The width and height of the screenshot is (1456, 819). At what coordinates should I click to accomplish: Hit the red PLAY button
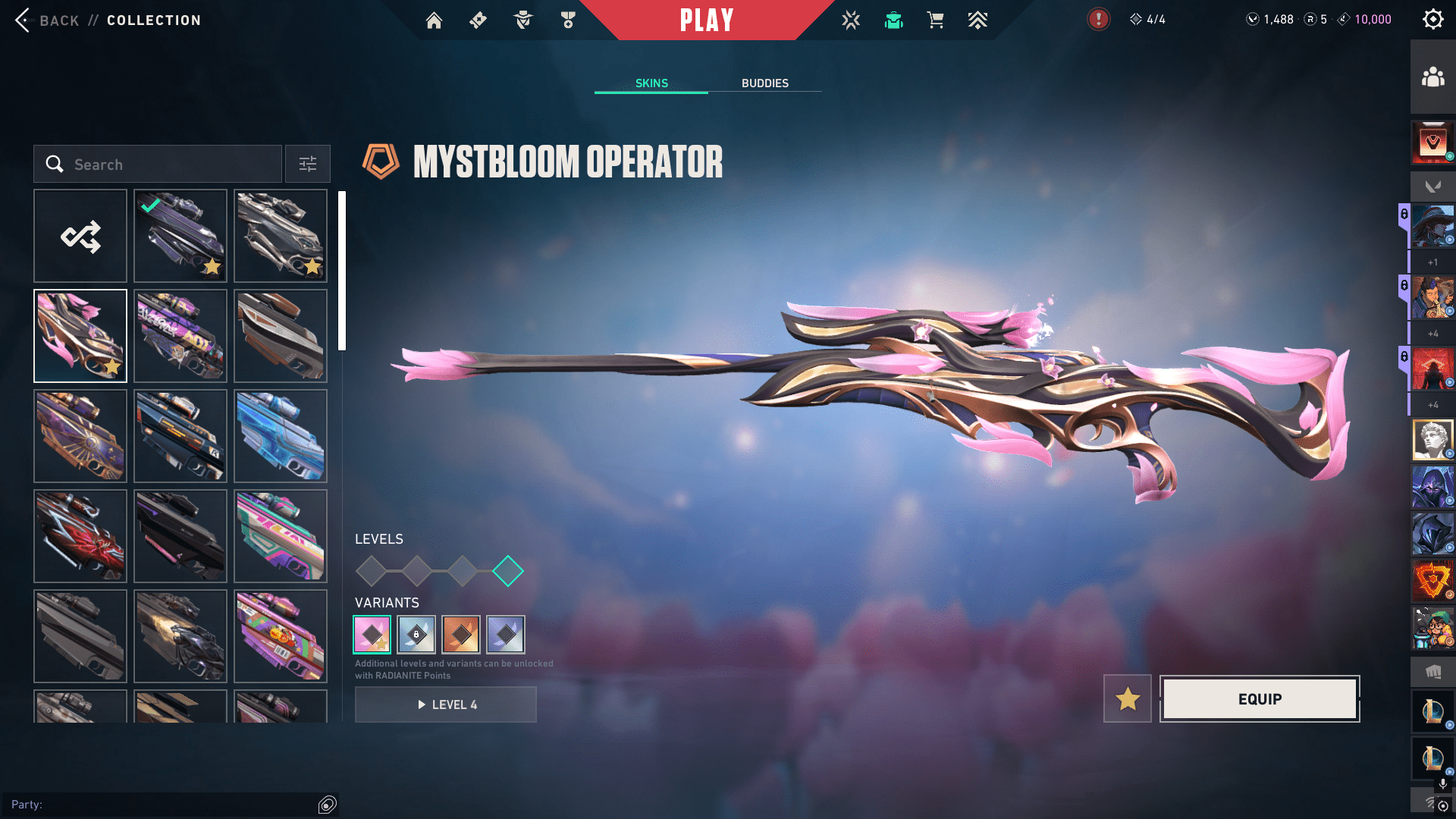point(706,20)
